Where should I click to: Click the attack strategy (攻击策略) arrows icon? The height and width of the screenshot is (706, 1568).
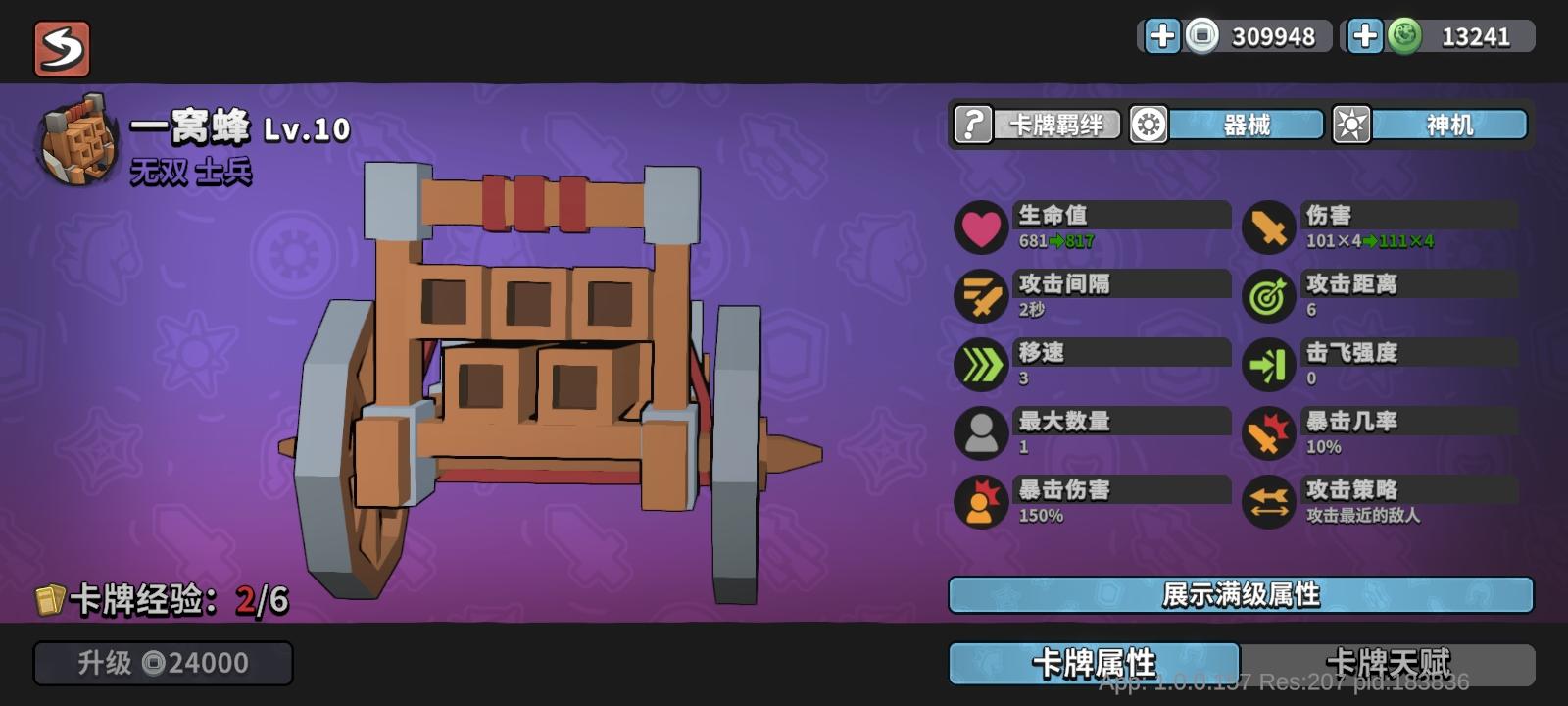click(x=1267, y=501)
